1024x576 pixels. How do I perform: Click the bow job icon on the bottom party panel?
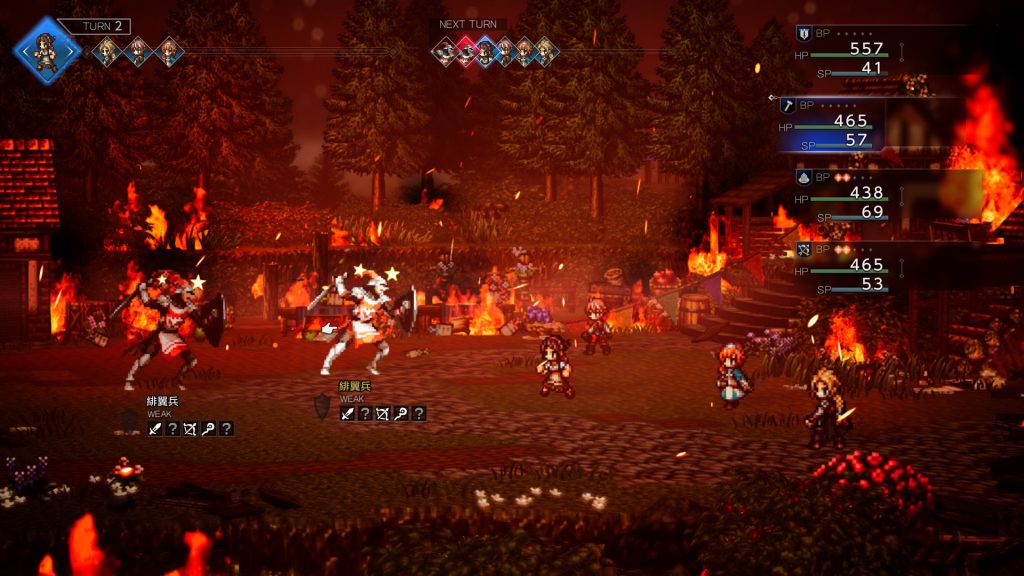(804, 248)
